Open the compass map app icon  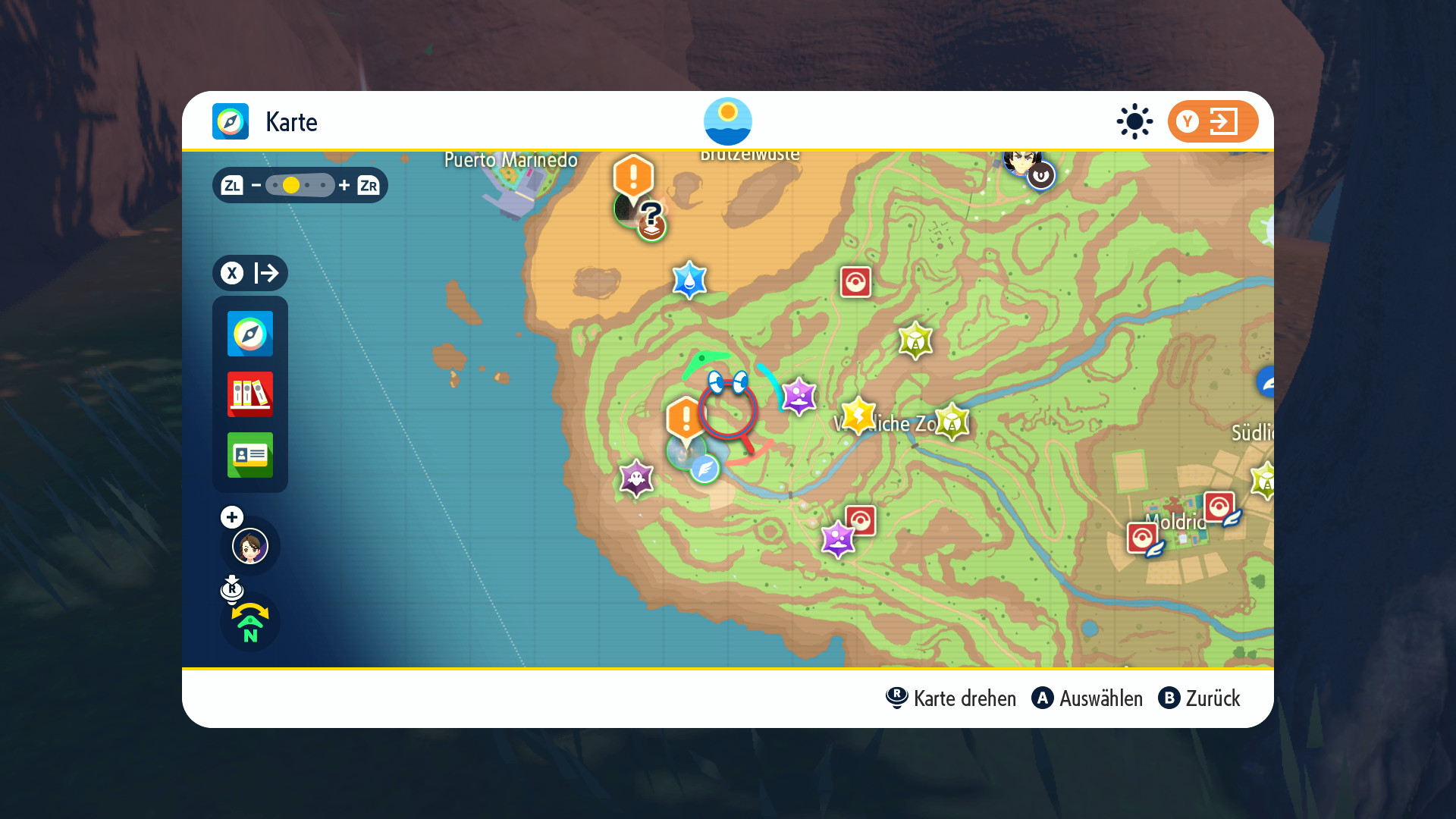coord(250,334)
